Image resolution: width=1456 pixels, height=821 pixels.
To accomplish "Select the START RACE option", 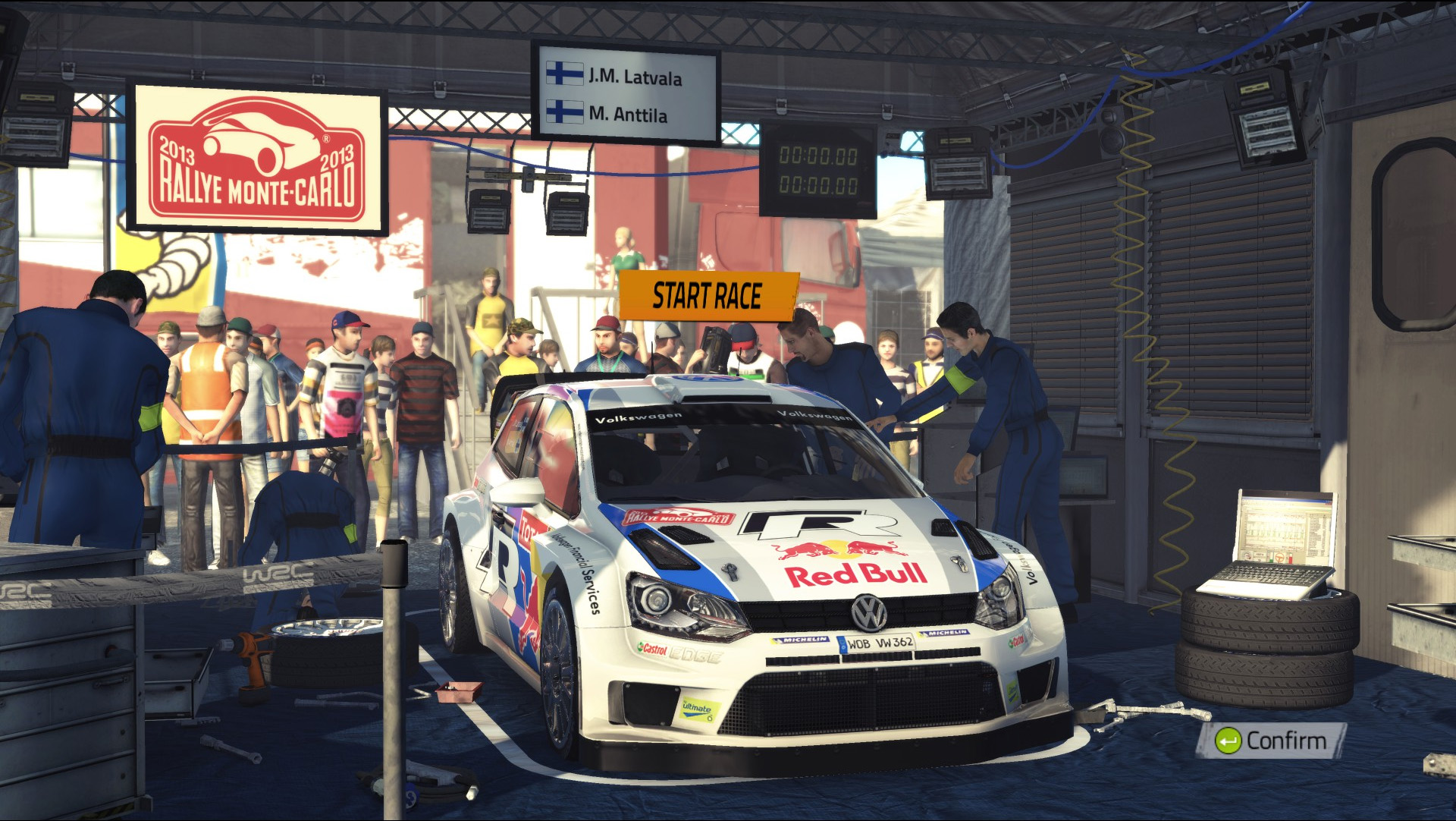I will (x=708, y=296).
